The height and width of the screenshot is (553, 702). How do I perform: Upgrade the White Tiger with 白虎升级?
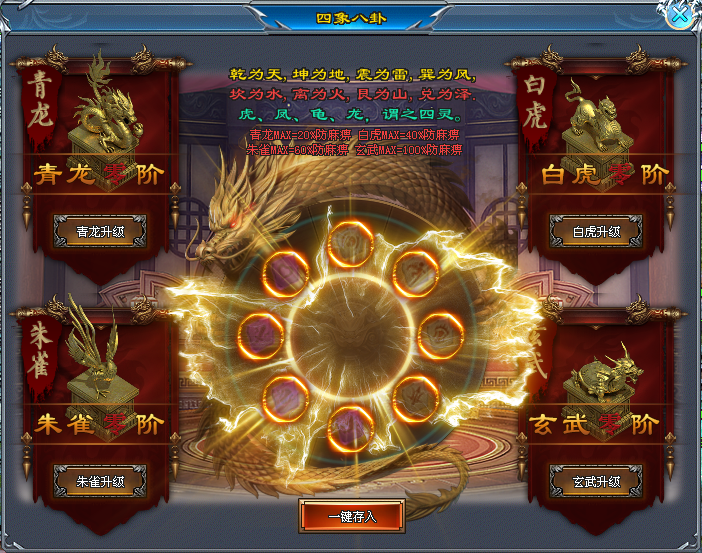595,231
